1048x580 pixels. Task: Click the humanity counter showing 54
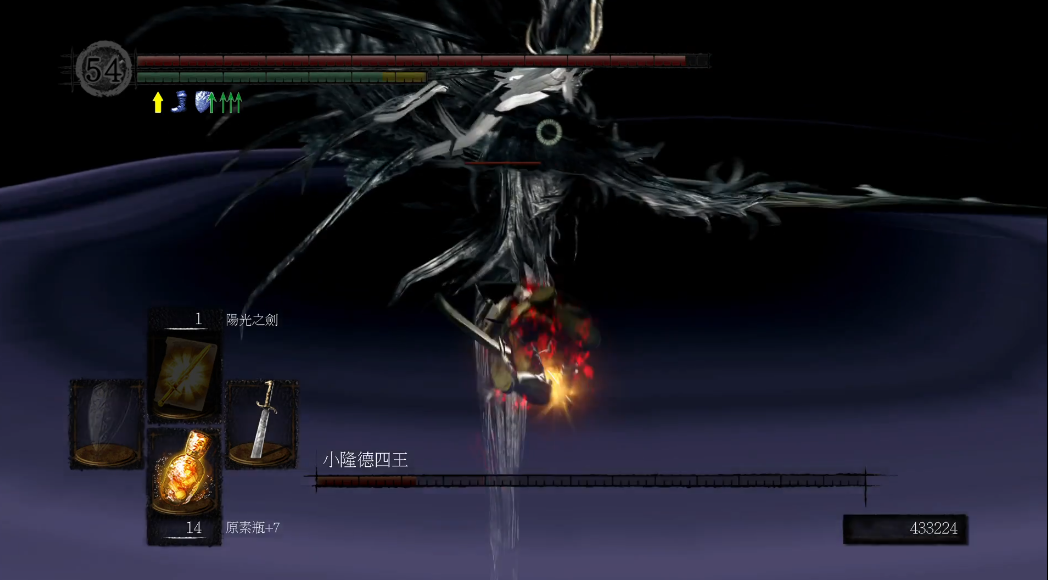pyautogui.click(x=104, y=69)
